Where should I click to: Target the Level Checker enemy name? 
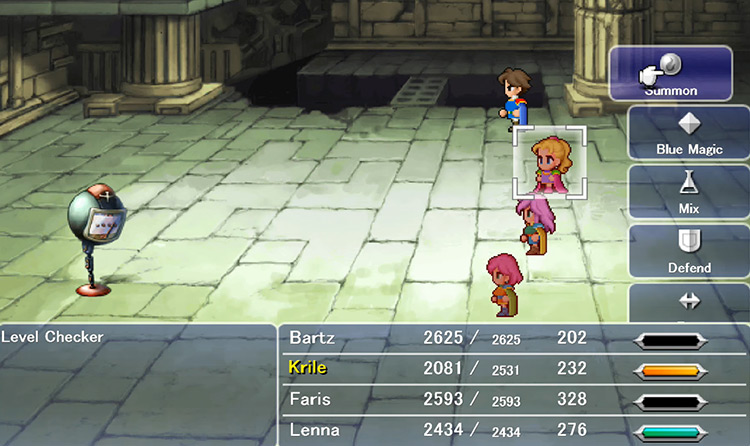pyautogui.click(x=53, y=337)
